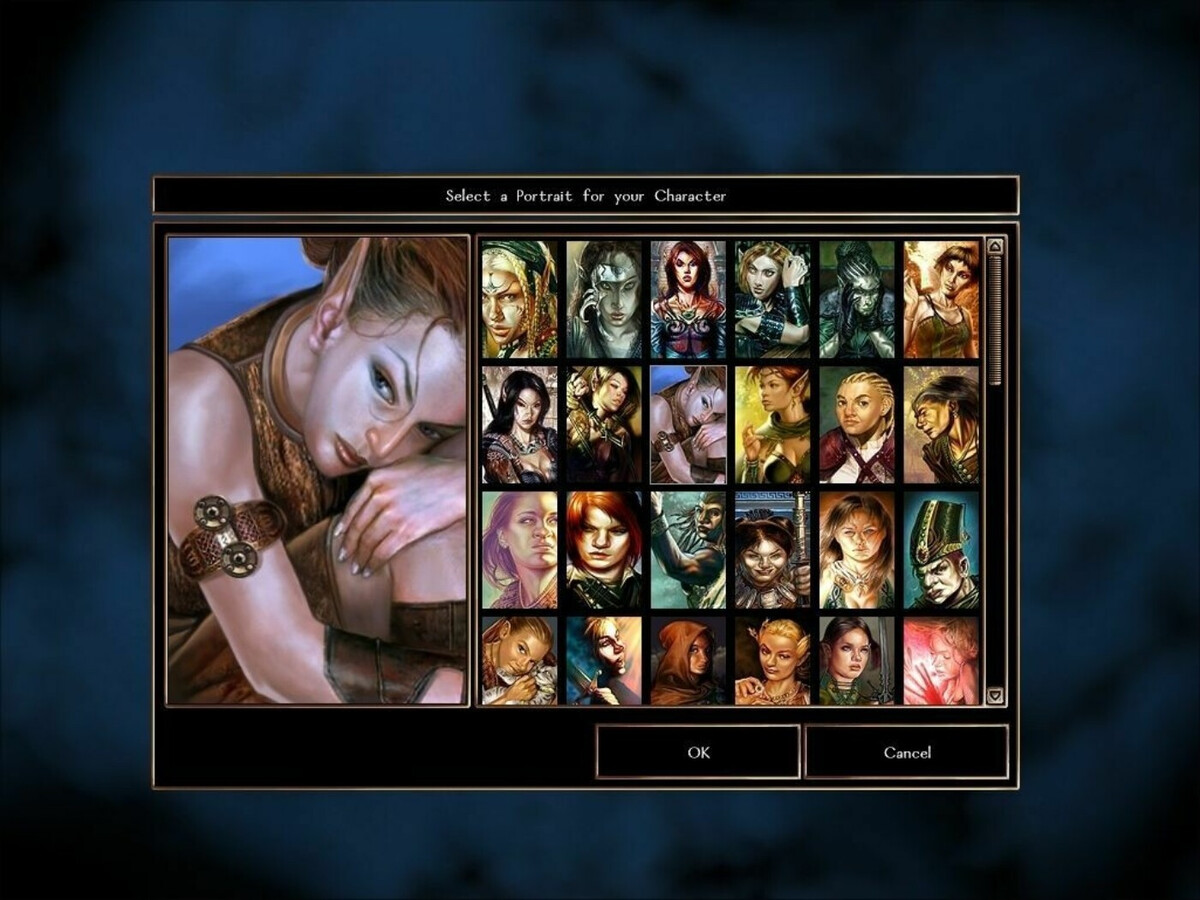Choose the red-haired woman in purple armor
Viewport: 1200px width, 900px height.
[x=689, y=299]
